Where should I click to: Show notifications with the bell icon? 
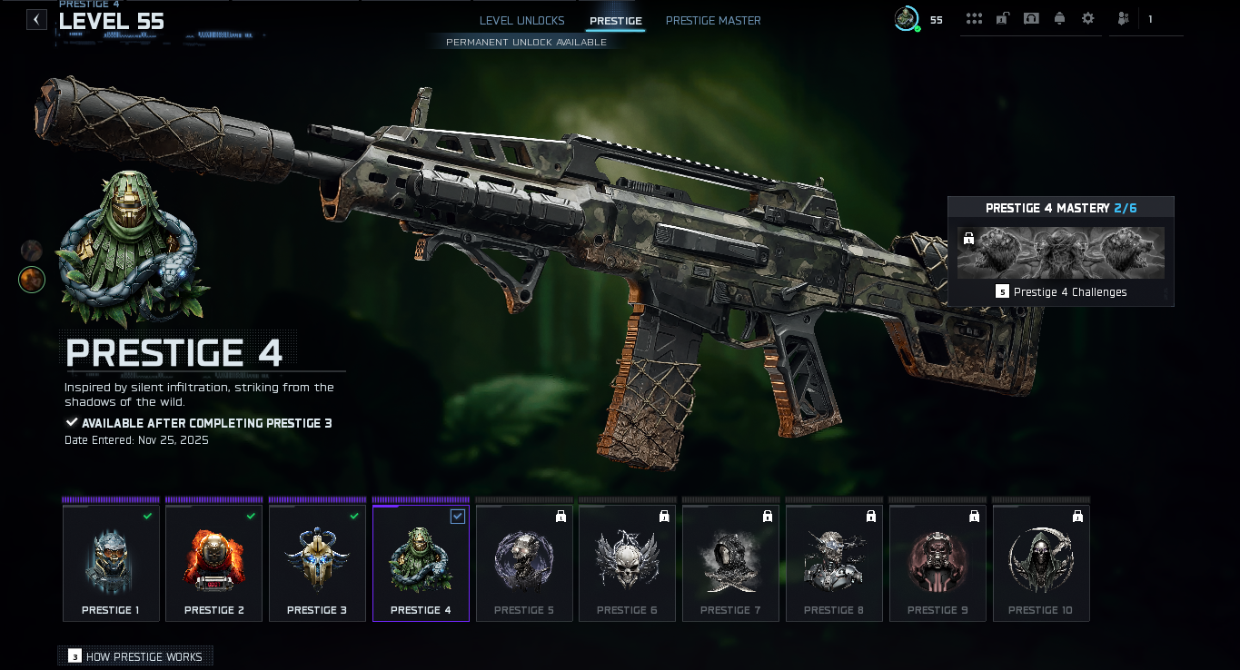point(1060,19)
